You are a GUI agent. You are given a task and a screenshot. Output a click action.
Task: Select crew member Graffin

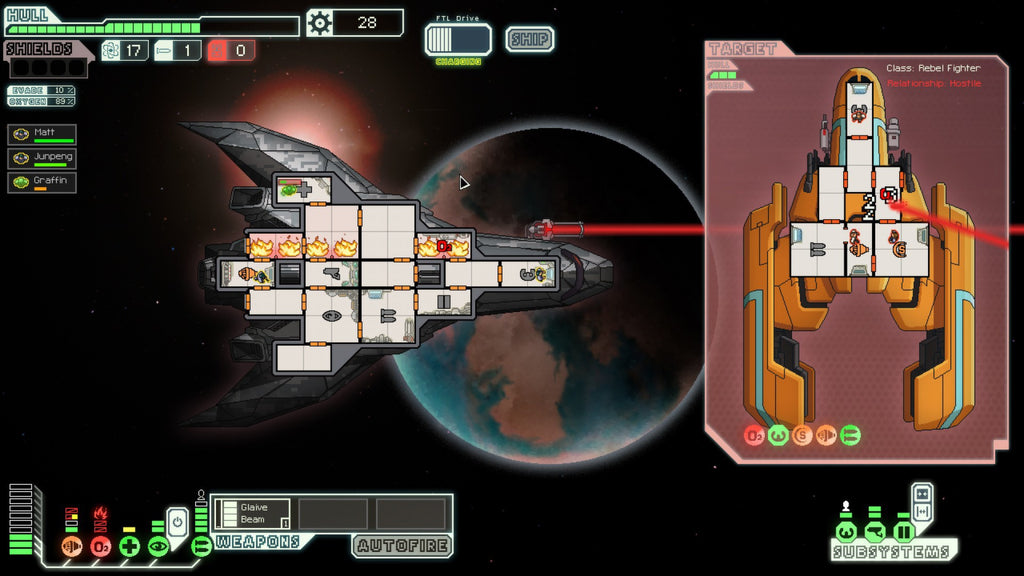click(42, 182)
